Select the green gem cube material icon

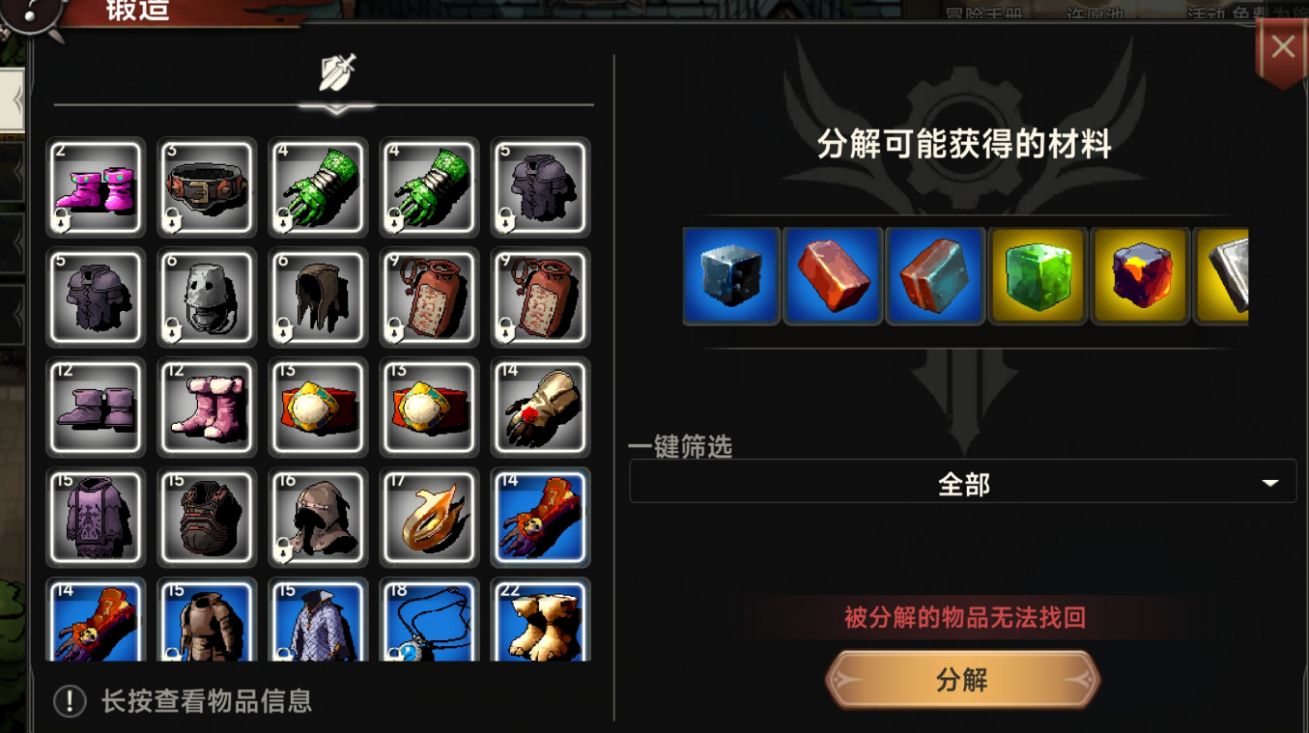pyautogui.click(x=1037, y=276)
